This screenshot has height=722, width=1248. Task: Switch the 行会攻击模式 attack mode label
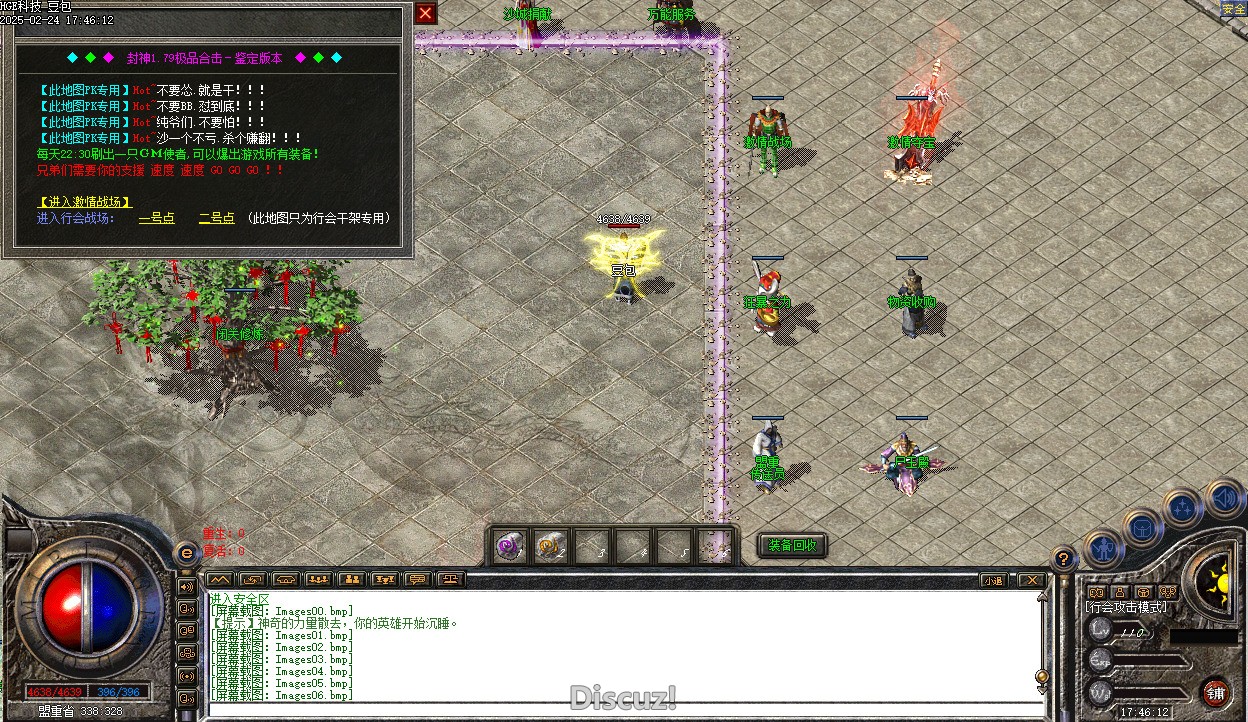[1125, 607]
